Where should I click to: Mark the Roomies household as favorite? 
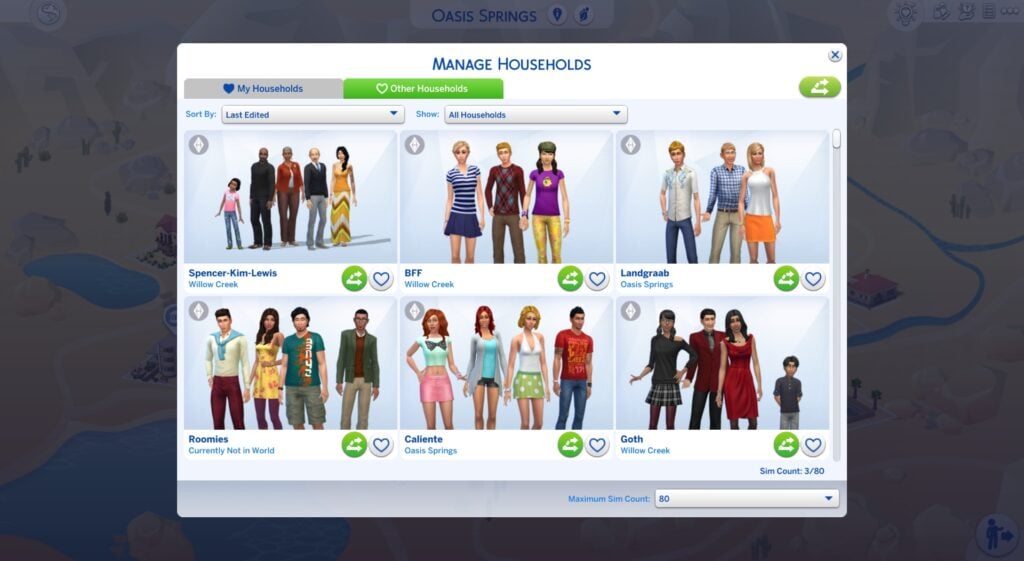pyautogui.click(x=381, y=445)
